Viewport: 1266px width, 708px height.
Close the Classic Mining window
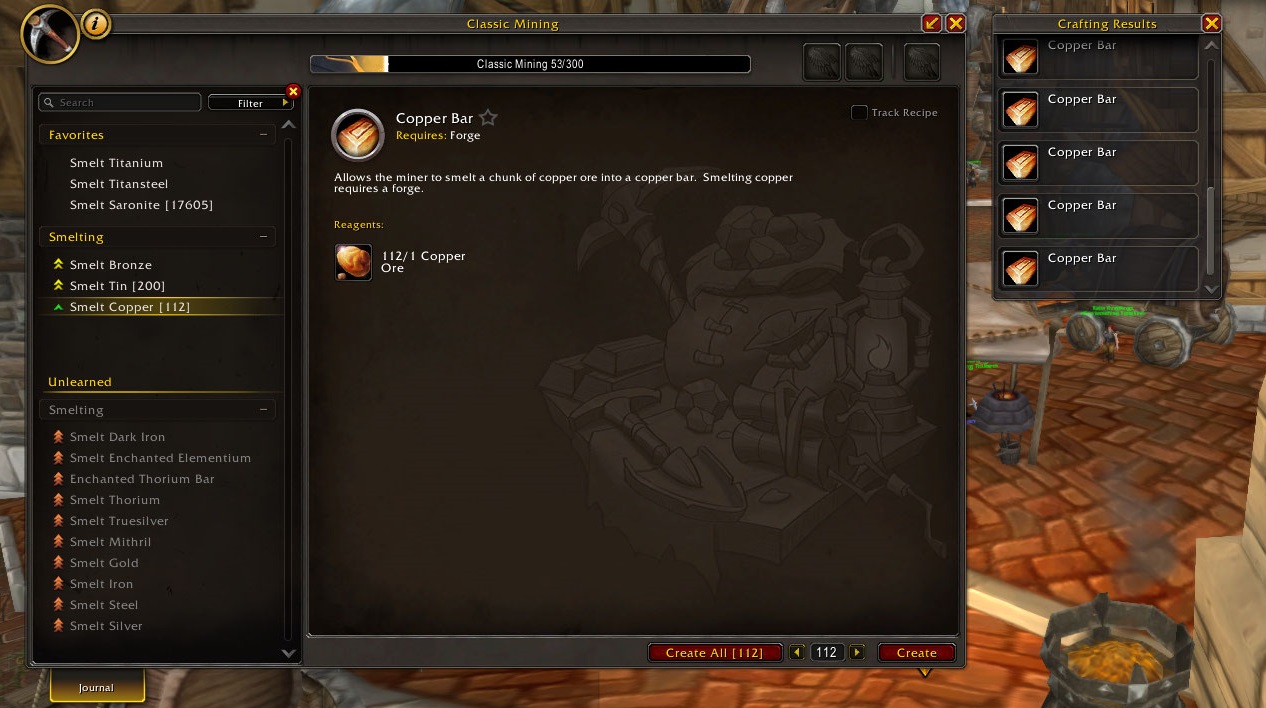(955, 23)
